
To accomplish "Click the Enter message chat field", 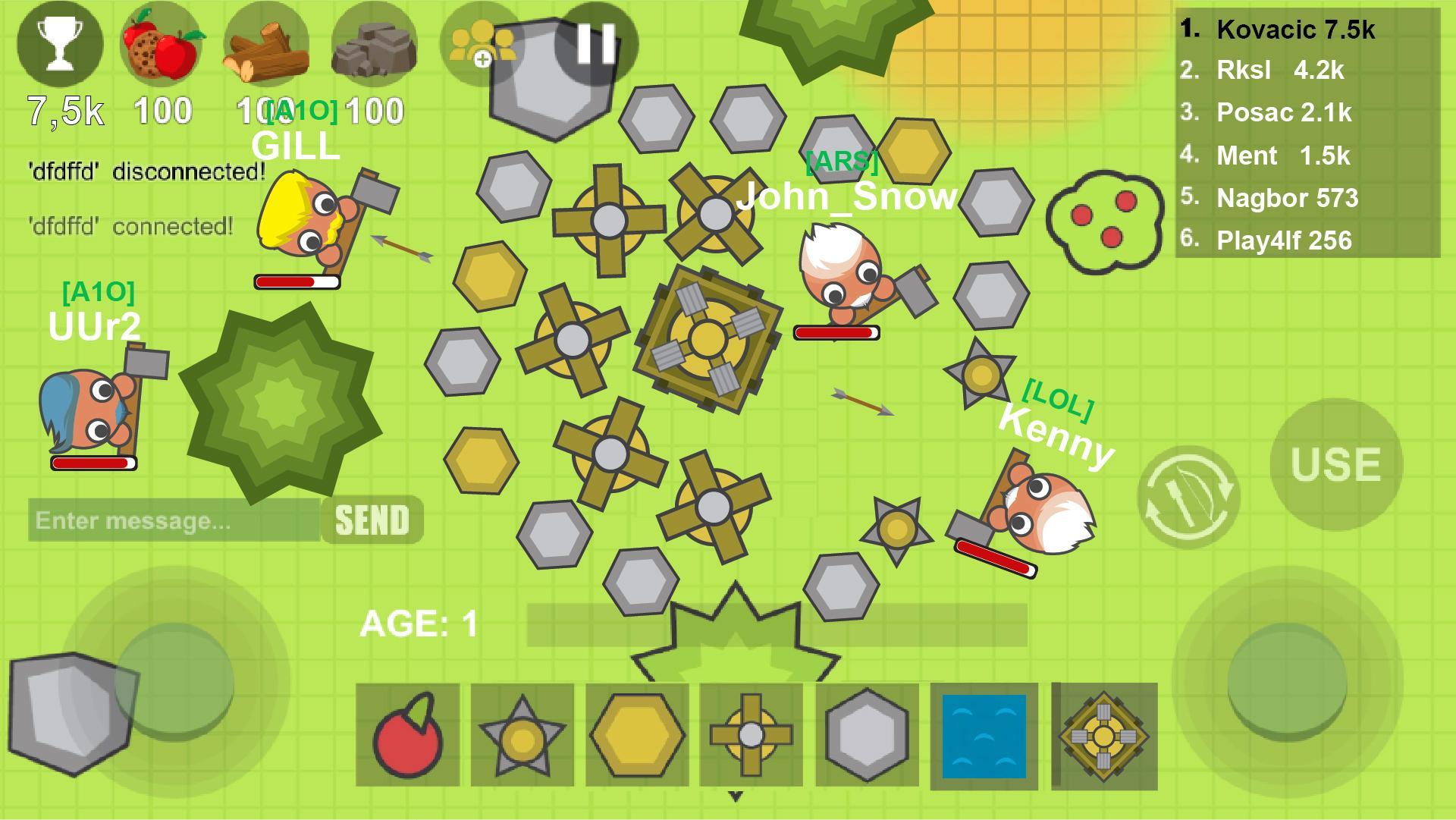I will tap(171, 520).
